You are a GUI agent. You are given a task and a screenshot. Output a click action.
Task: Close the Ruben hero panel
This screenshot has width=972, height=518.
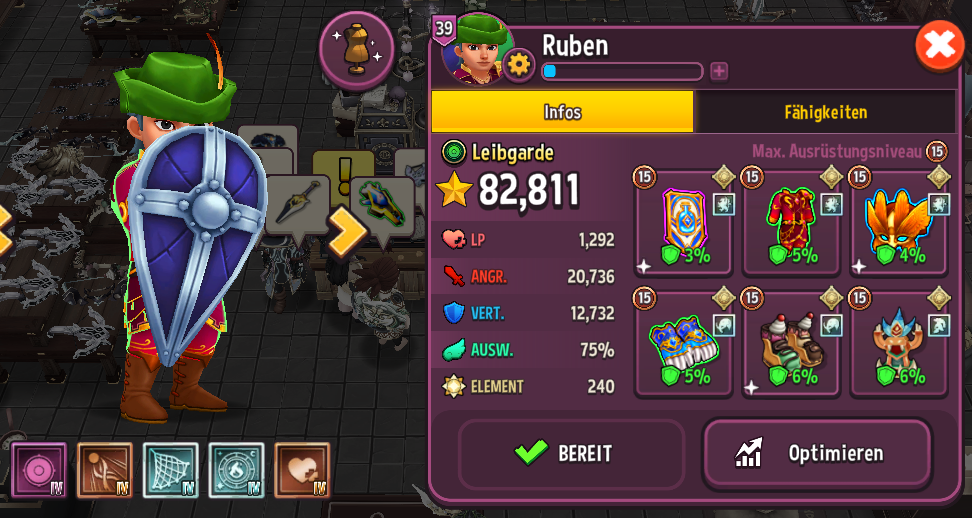coord(940,46)
